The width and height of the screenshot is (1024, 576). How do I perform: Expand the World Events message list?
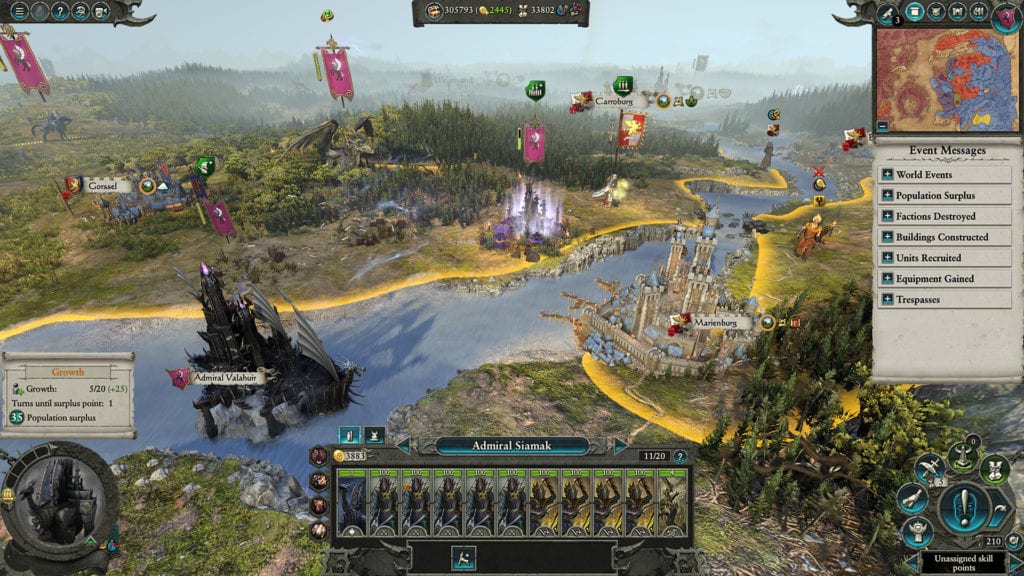pos(887,175)
